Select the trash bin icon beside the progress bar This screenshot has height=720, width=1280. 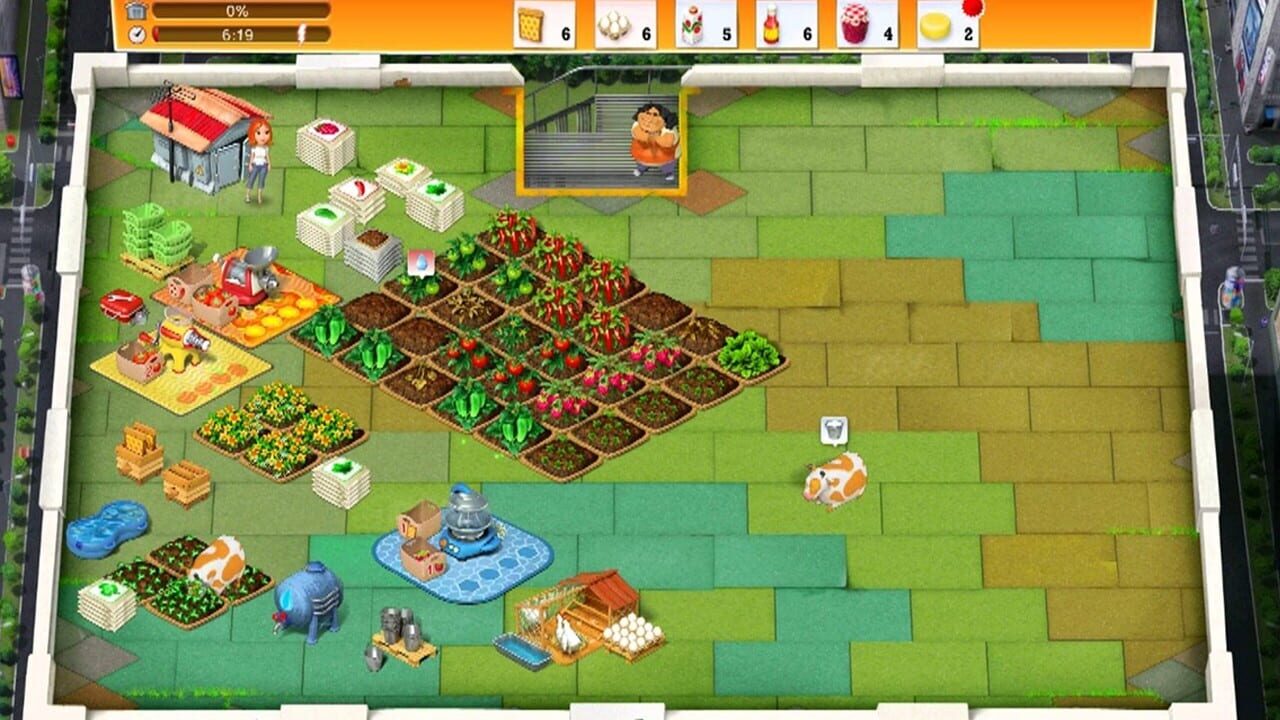point(139,11)
